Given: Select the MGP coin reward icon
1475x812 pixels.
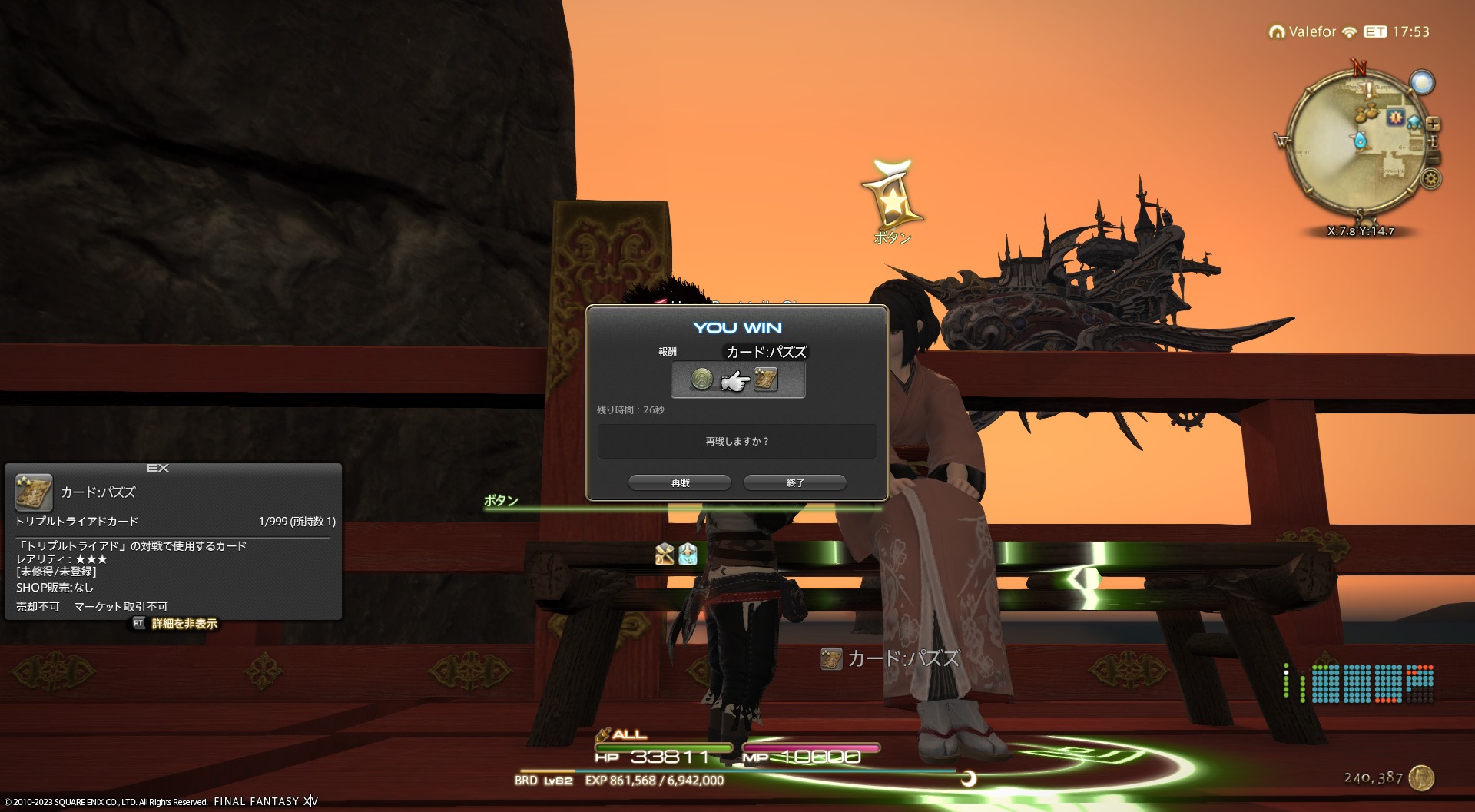Looking at the screenshot, I should pyautogui.click(x=701, y=379).
